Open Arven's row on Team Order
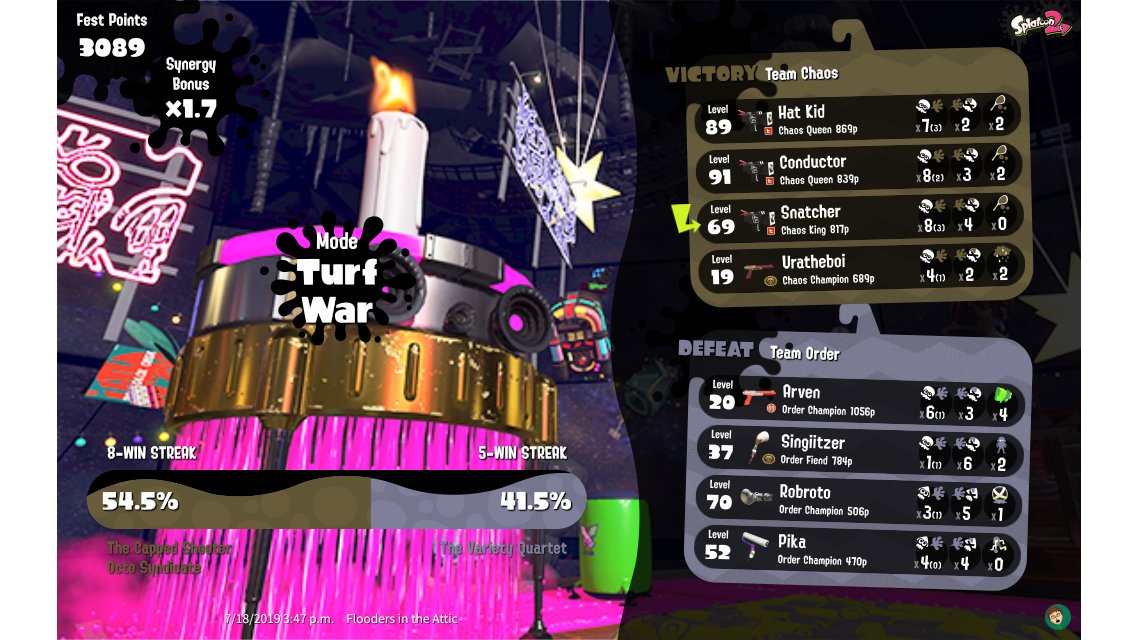The image size is (1138, 640). click(x=860, y=399)
